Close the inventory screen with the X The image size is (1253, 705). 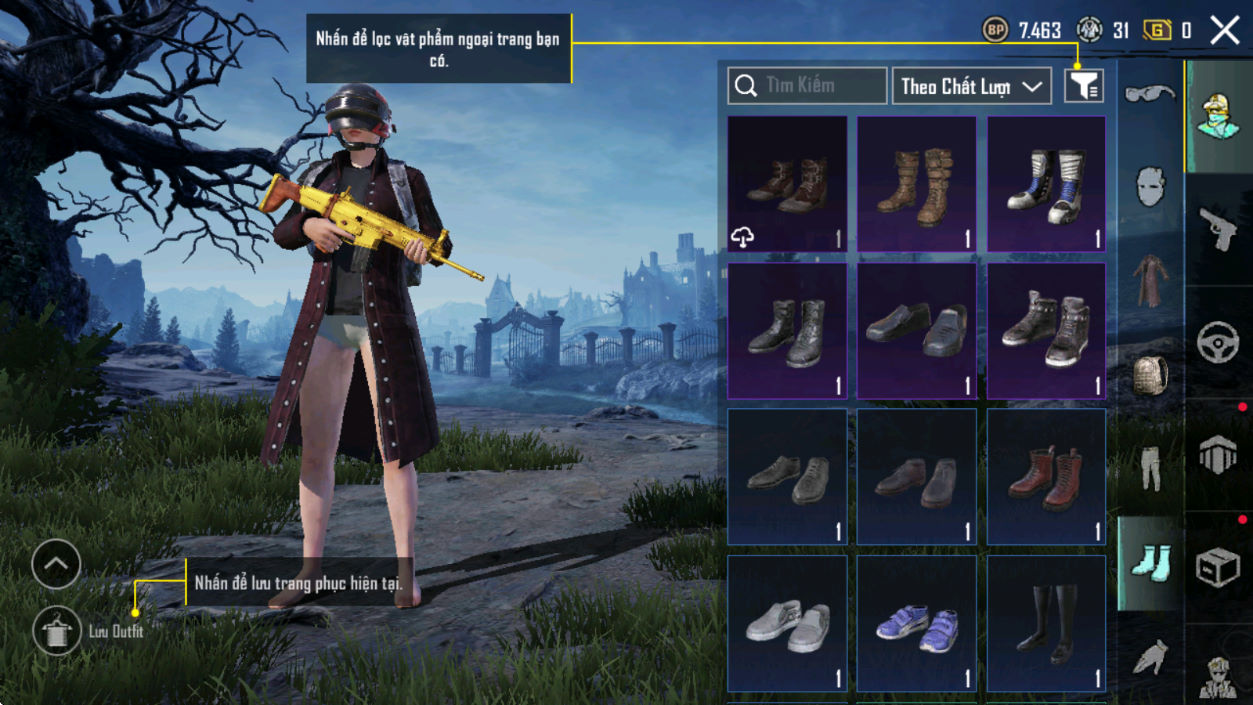tap(1225, 31)
